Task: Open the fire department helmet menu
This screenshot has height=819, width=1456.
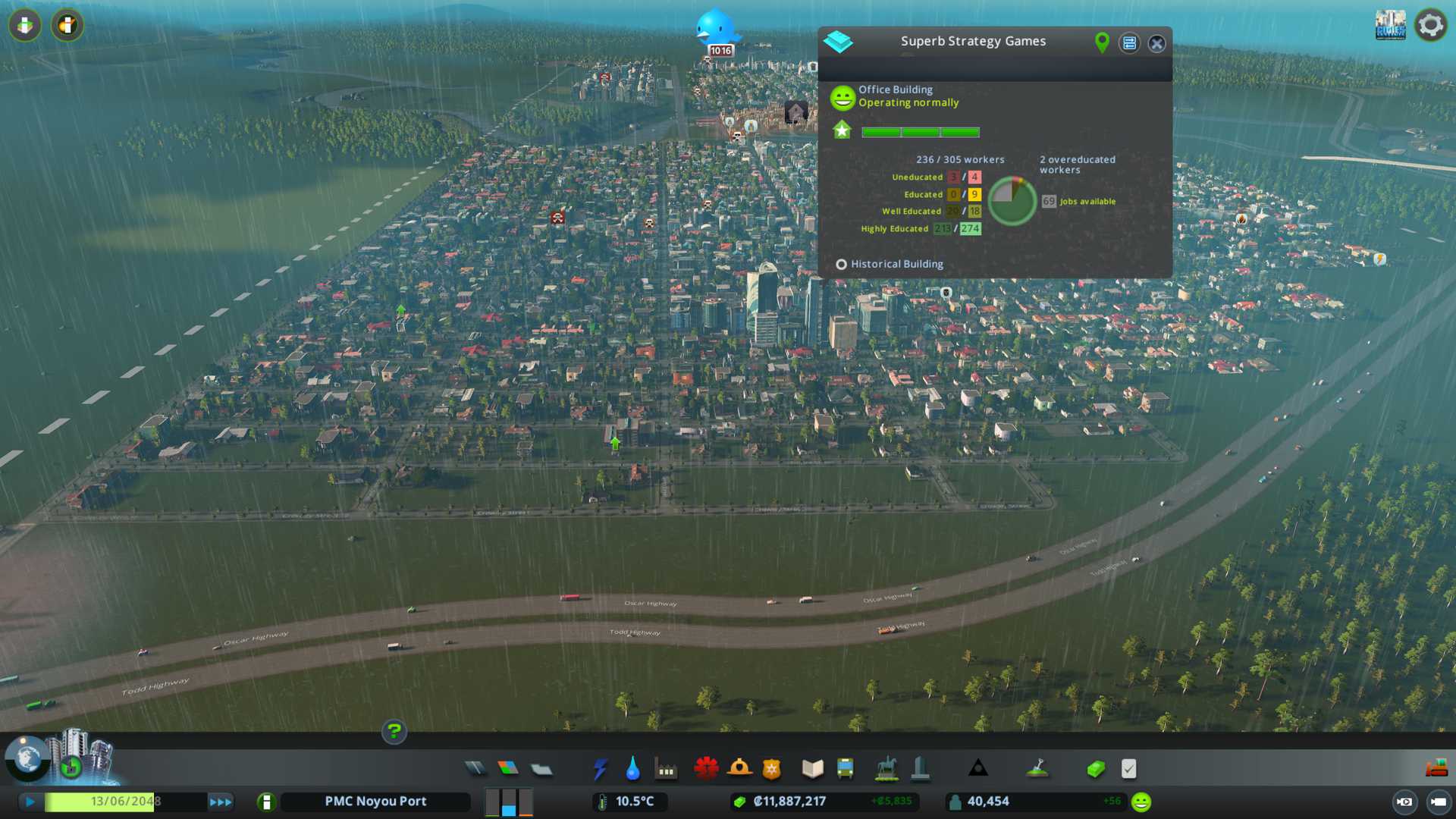Action: pyautogui.click(x=739, y=769)
